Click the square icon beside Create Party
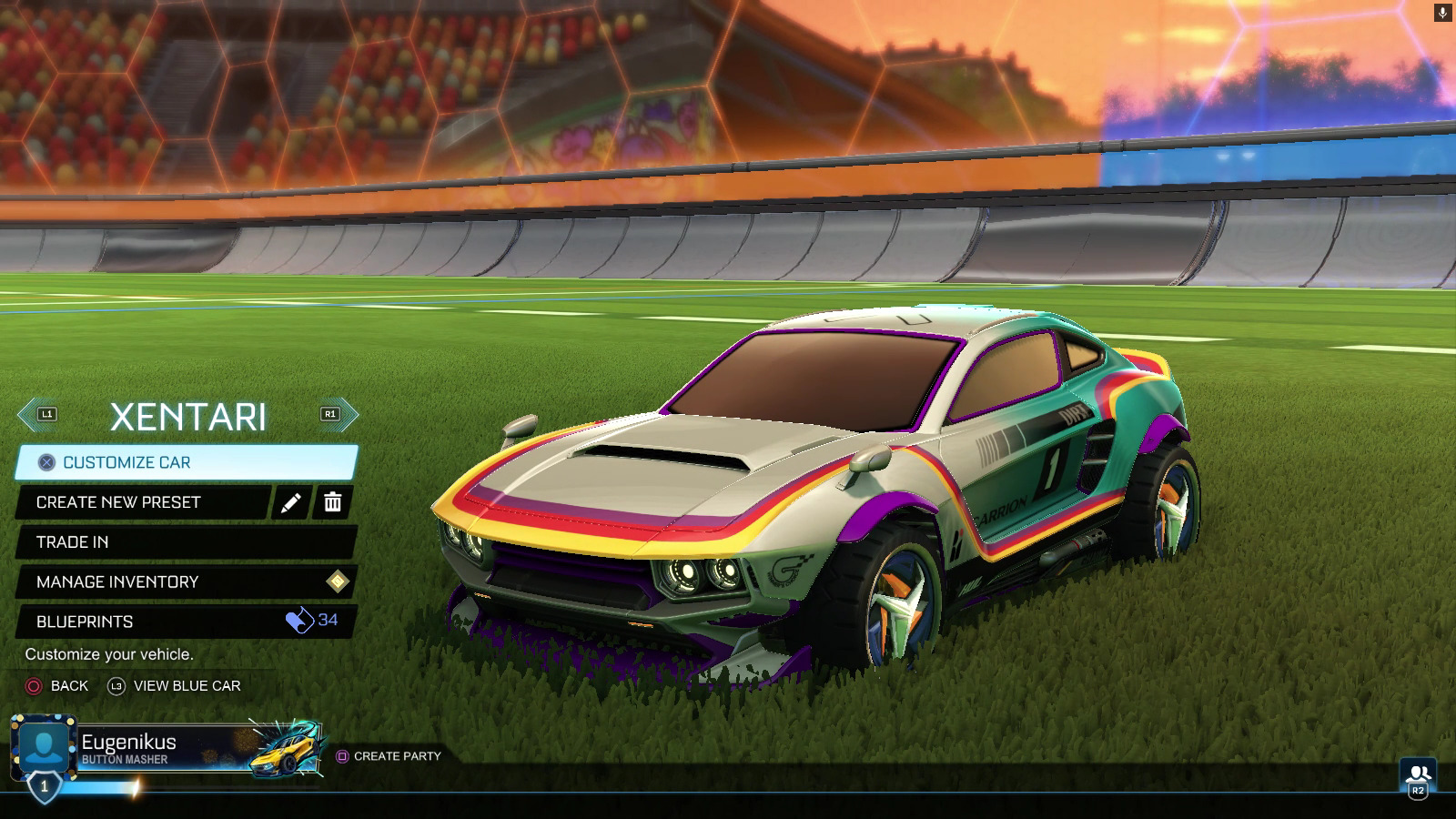 point(343,756)
